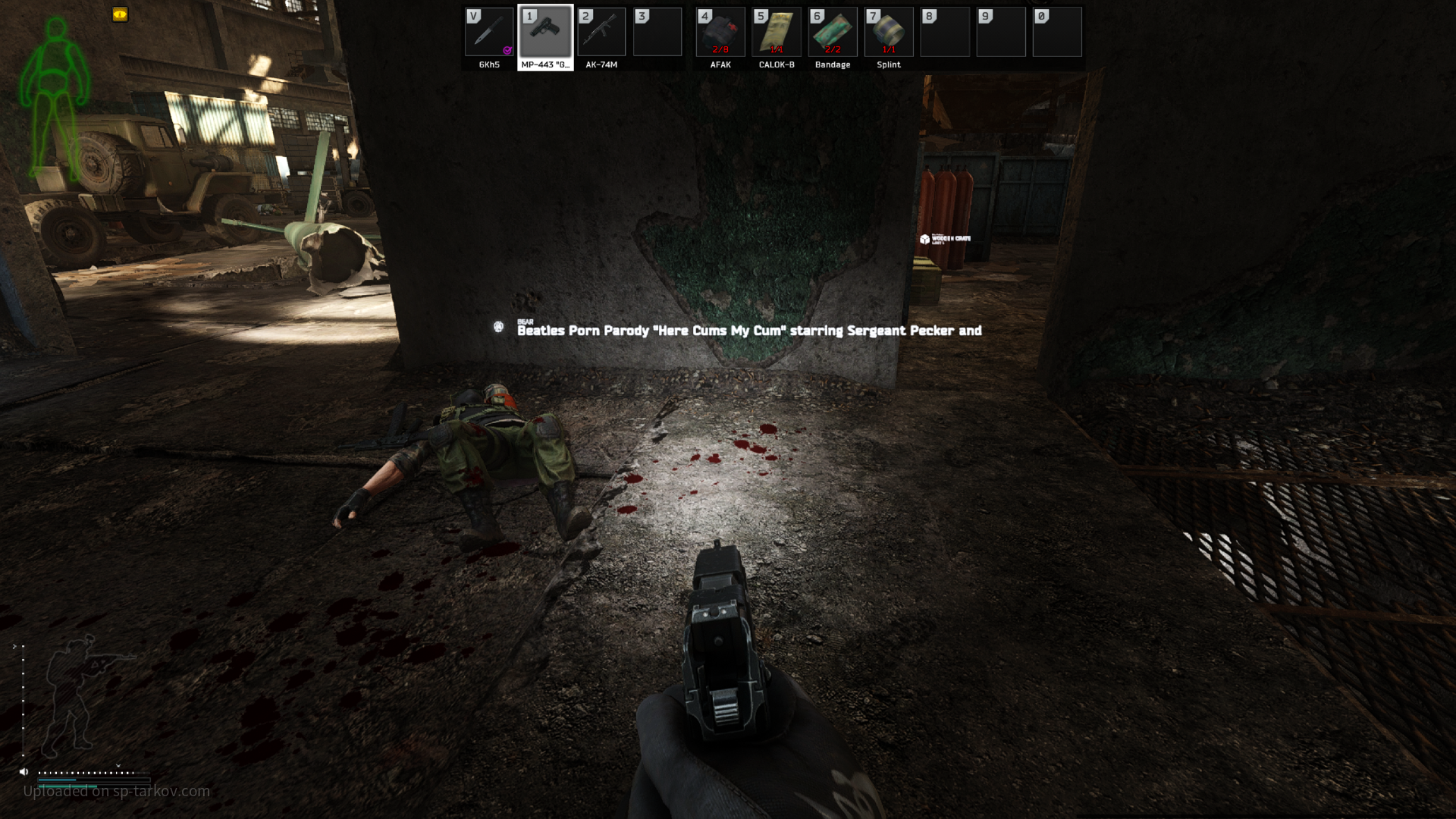Use the Bandage quick slot
Viewport: 1456px width, 819px height.
pyautogui.click(x=833, y=33)
